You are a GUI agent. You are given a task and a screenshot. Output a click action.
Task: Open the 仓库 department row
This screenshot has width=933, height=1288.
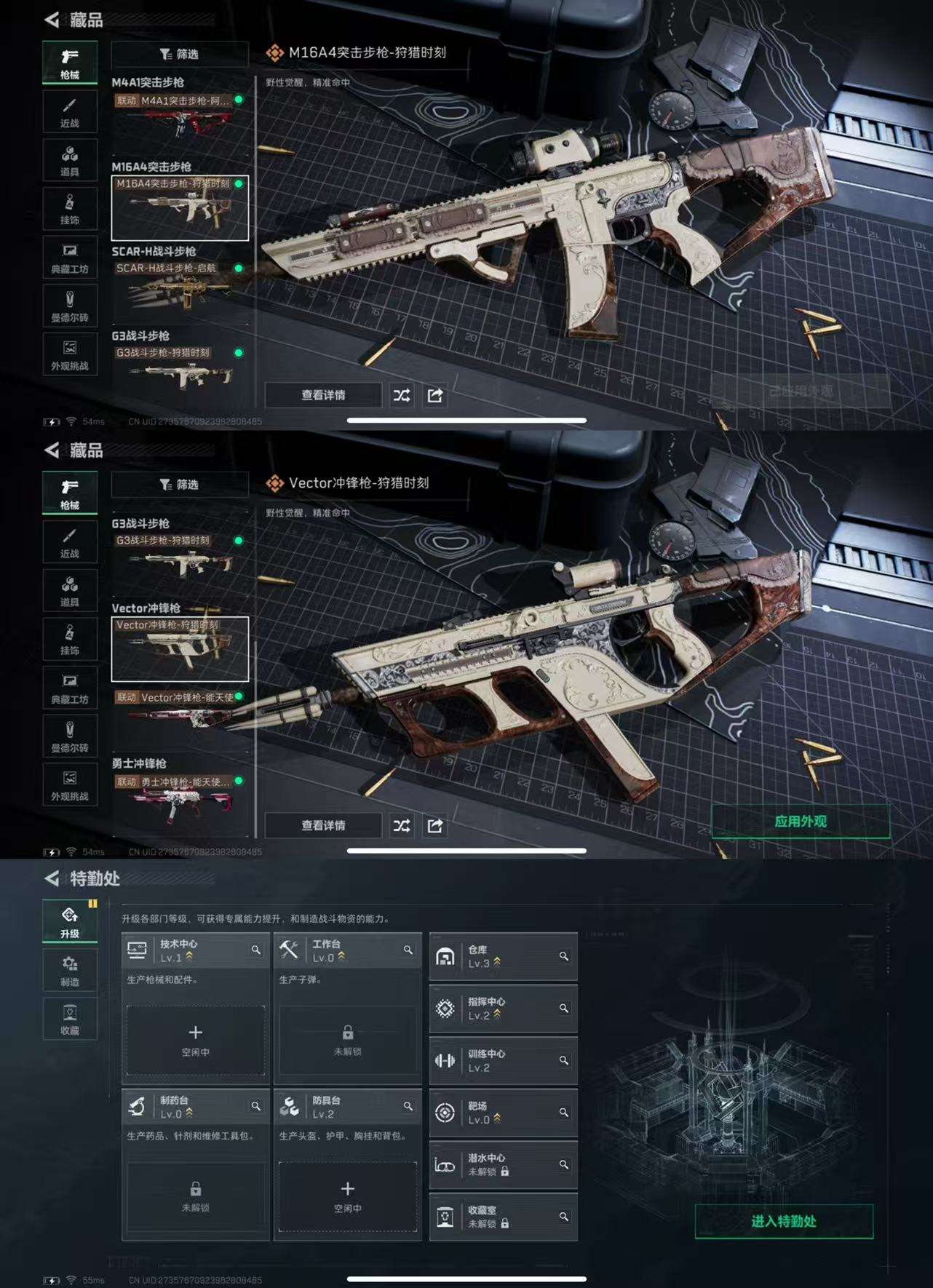[503, 956]
